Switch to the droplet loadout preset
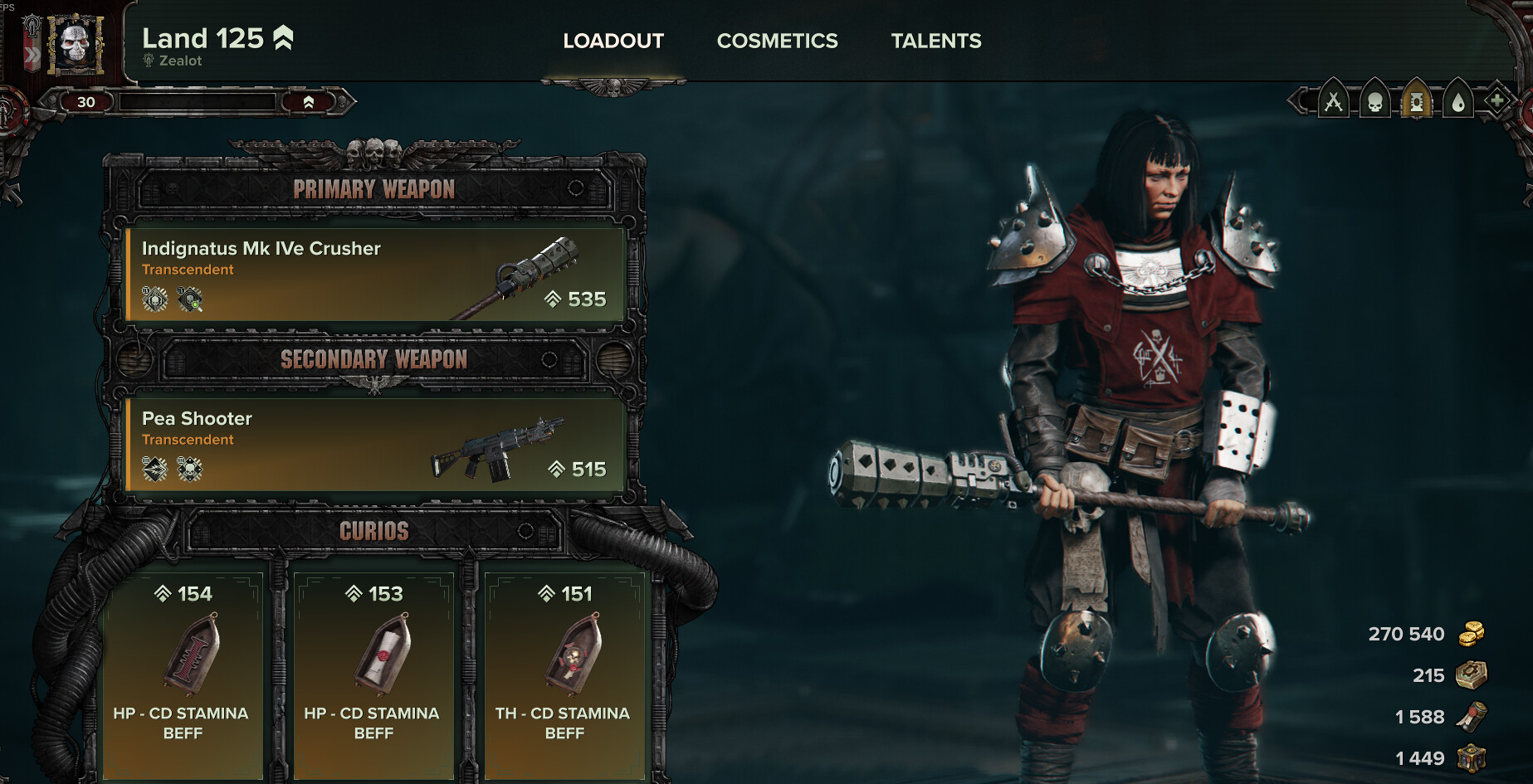Viewport: 1533px width, 784px height. coord(1457,102)
